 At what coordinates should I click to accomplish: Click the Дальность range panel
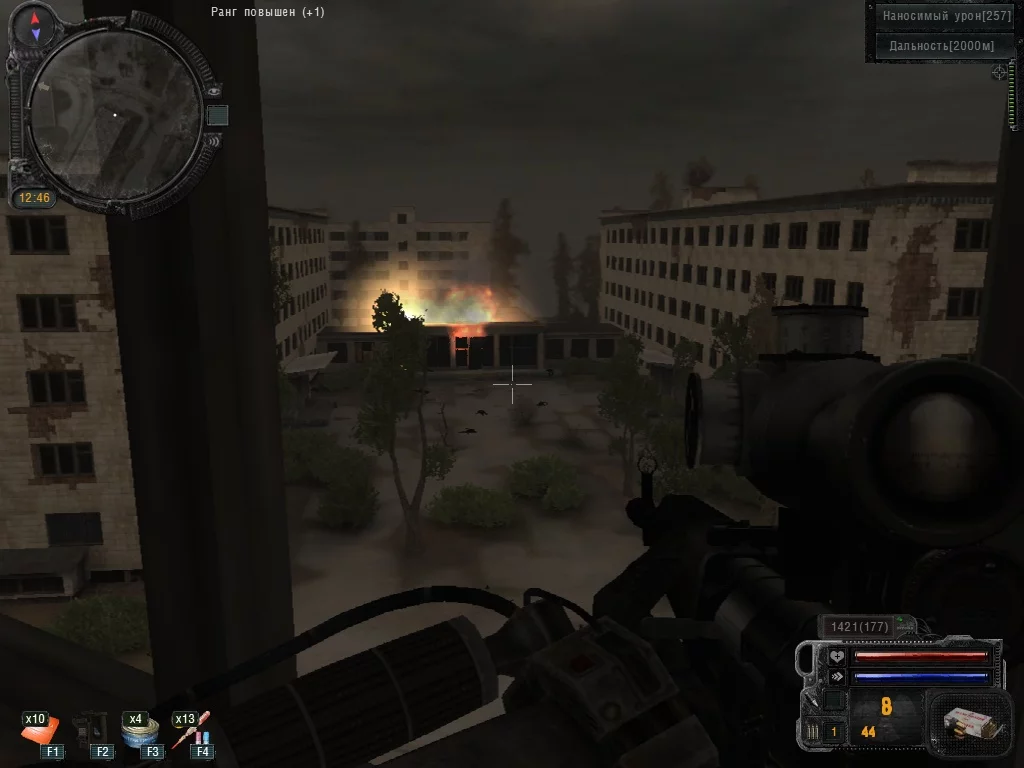click(944, 46)
